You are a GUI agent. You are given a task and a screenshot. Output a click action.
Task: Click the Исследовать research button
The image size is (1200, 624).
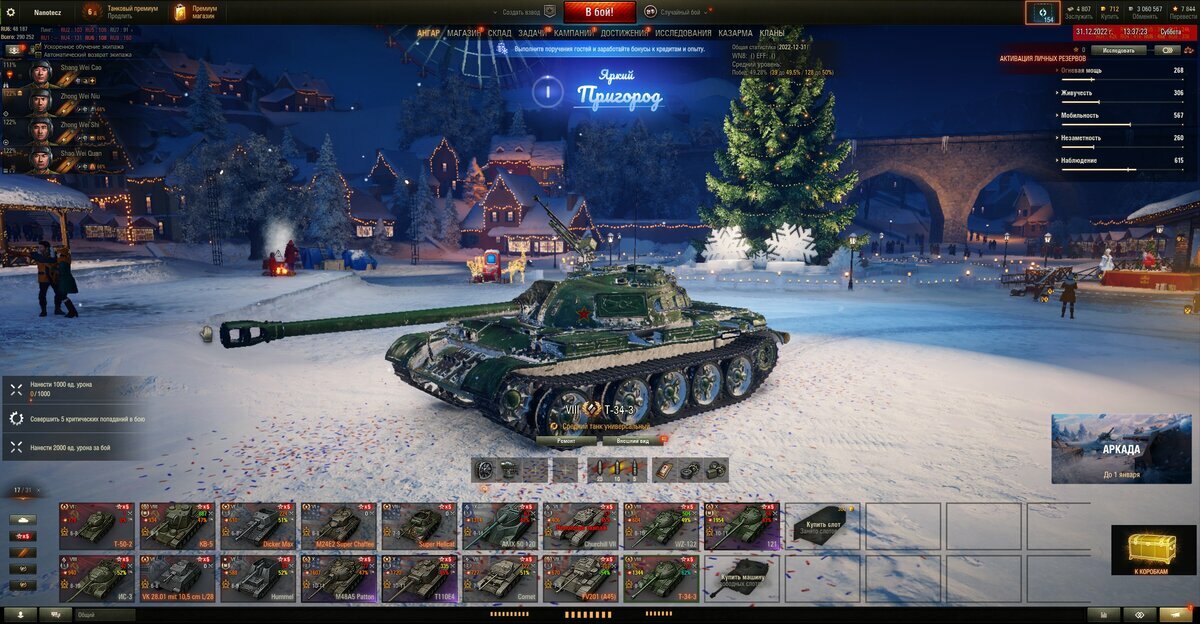coord(1118,49)
